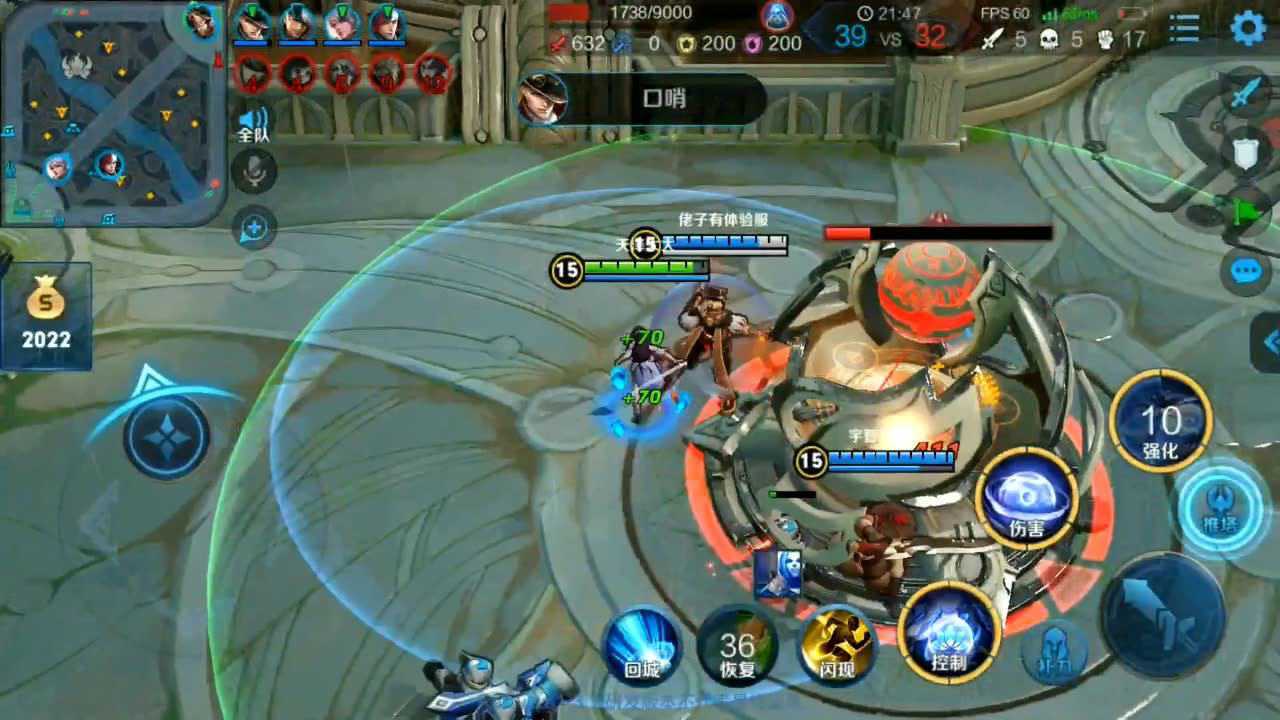Viewport: 1280px width, 720px height.
Task: Tap the large basic attack button
Action: click(x=1163, y=615)
